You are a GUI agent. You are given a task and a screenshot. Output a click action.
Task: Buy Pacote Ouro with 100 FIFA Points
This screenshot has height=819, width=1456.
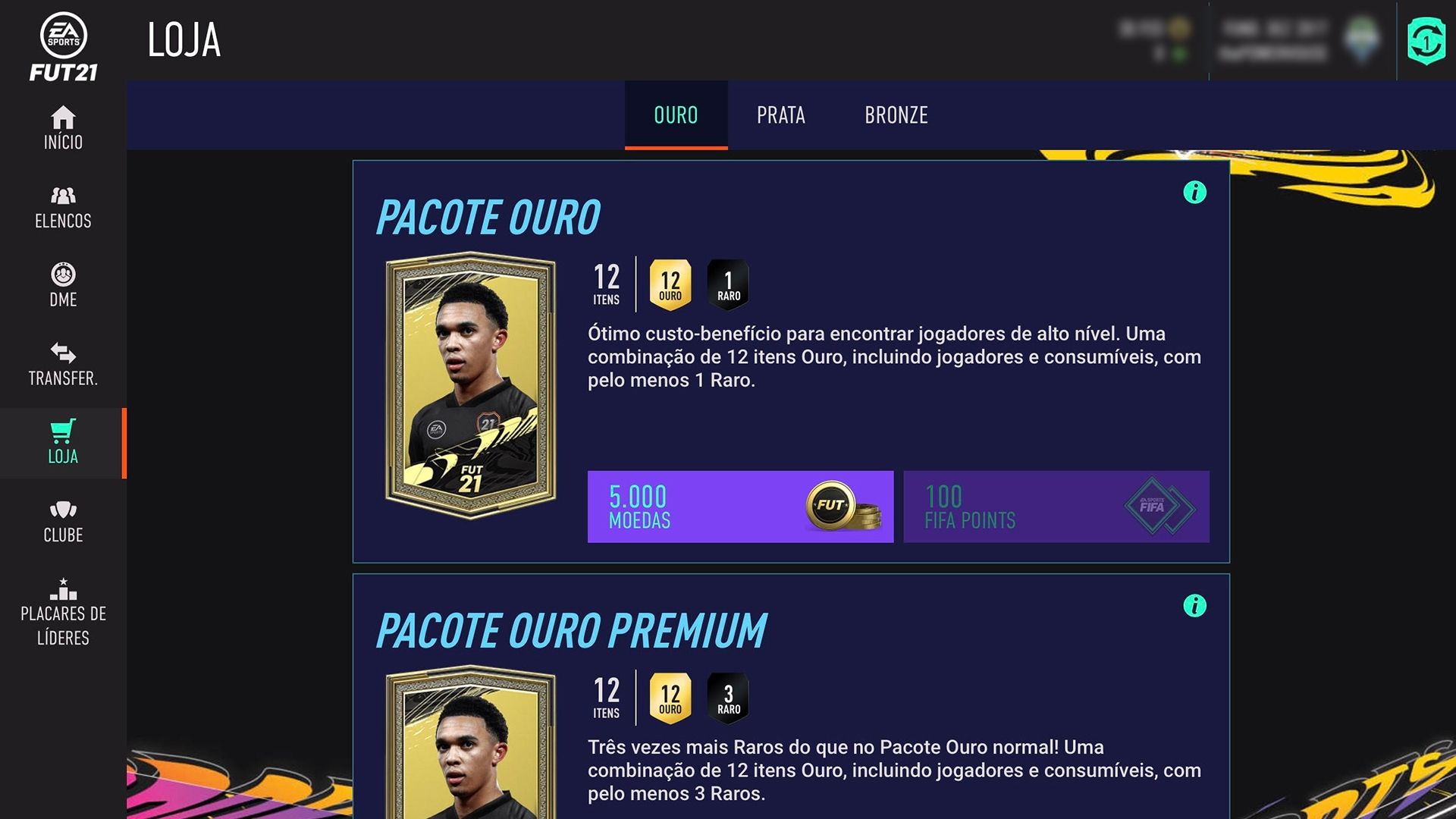coord(1056,507)
